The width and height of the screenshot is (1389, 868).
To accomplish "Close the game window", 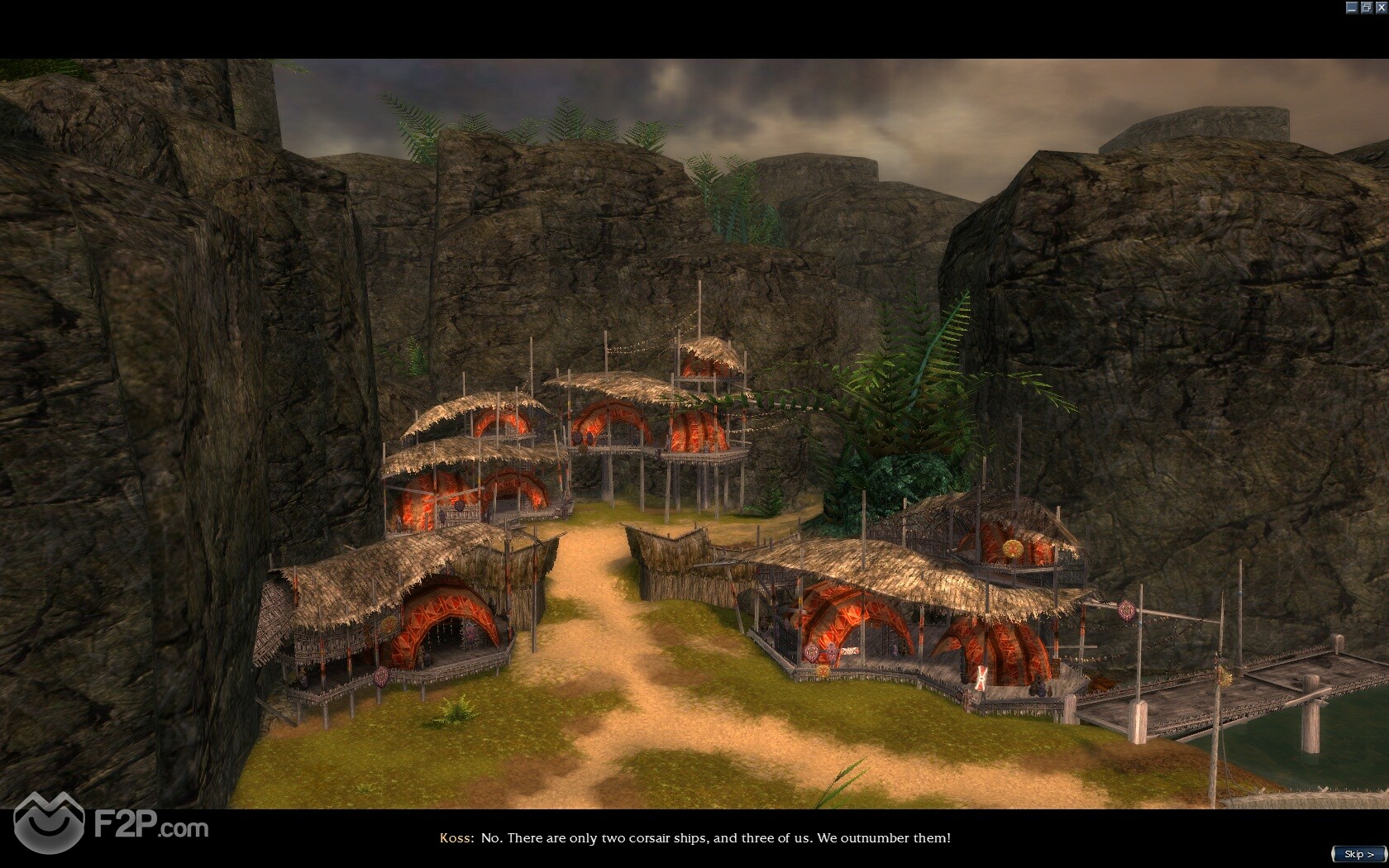I will [1380, 7].
